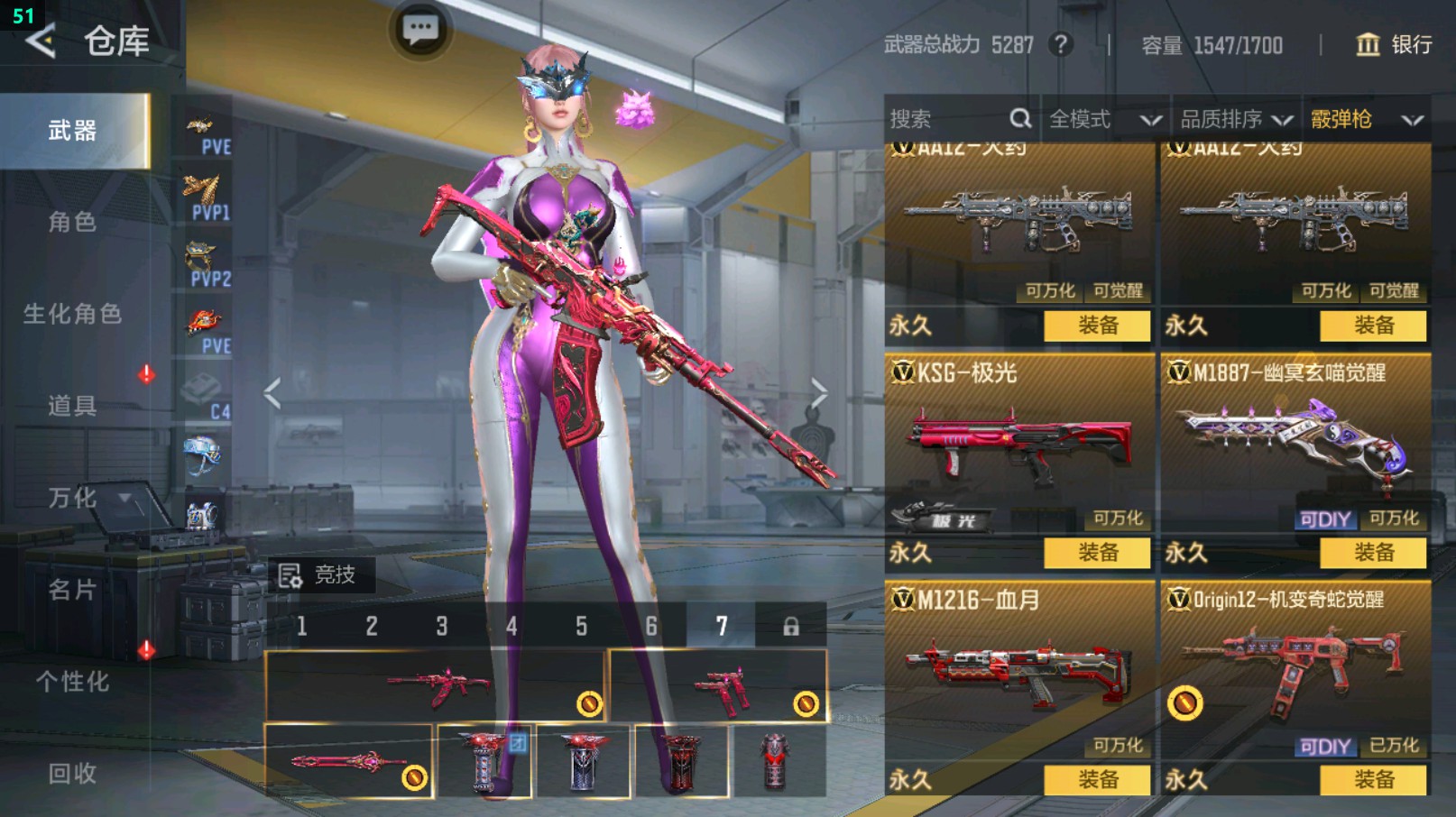The image size is (1456, 817).
Task: Select the 个性化 category
Action: [x=72, y=682]
